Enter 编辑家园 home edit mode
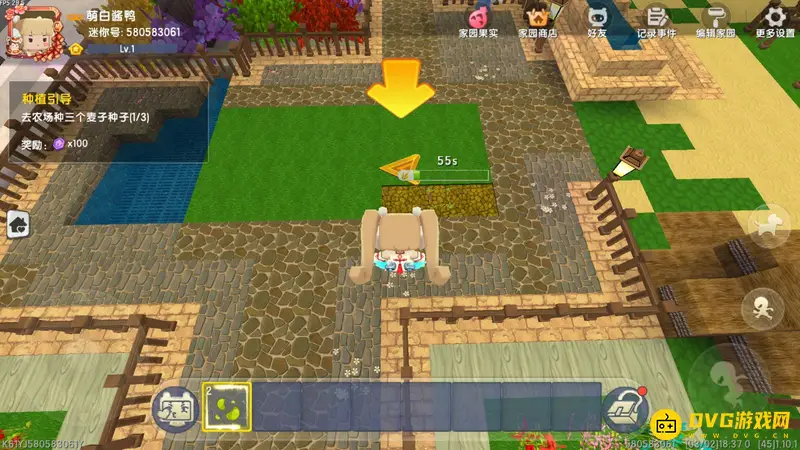This screenshot has height=450, width=800. pos(715,19)
